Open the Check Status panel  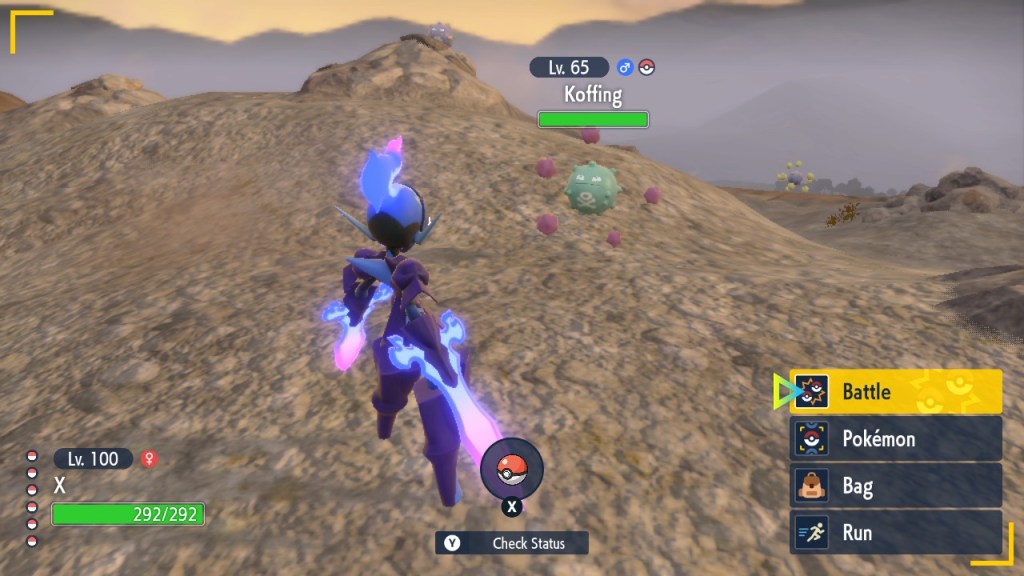(512, 543)
